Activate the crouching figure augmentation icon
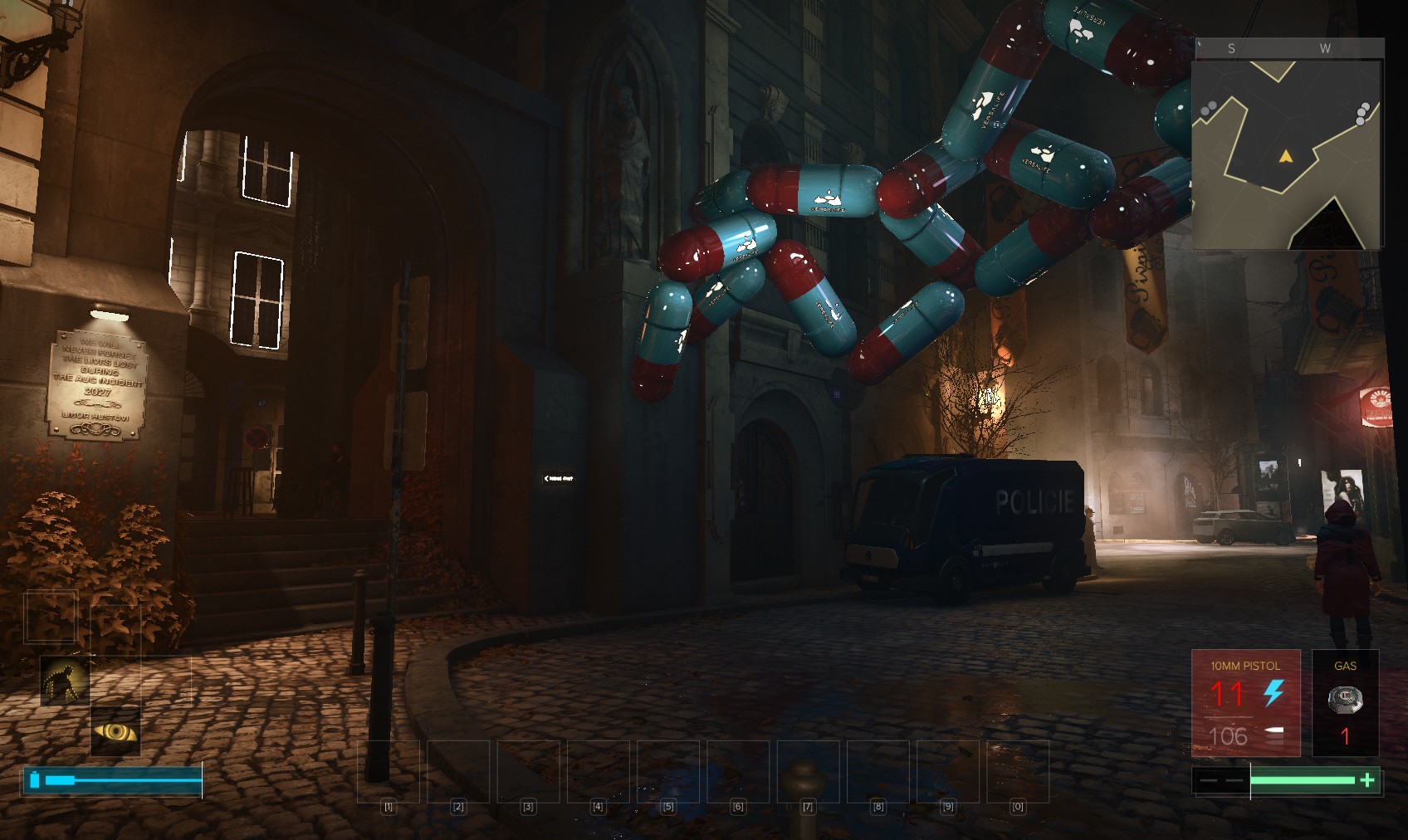1408x840 pixels. point(65,681)
